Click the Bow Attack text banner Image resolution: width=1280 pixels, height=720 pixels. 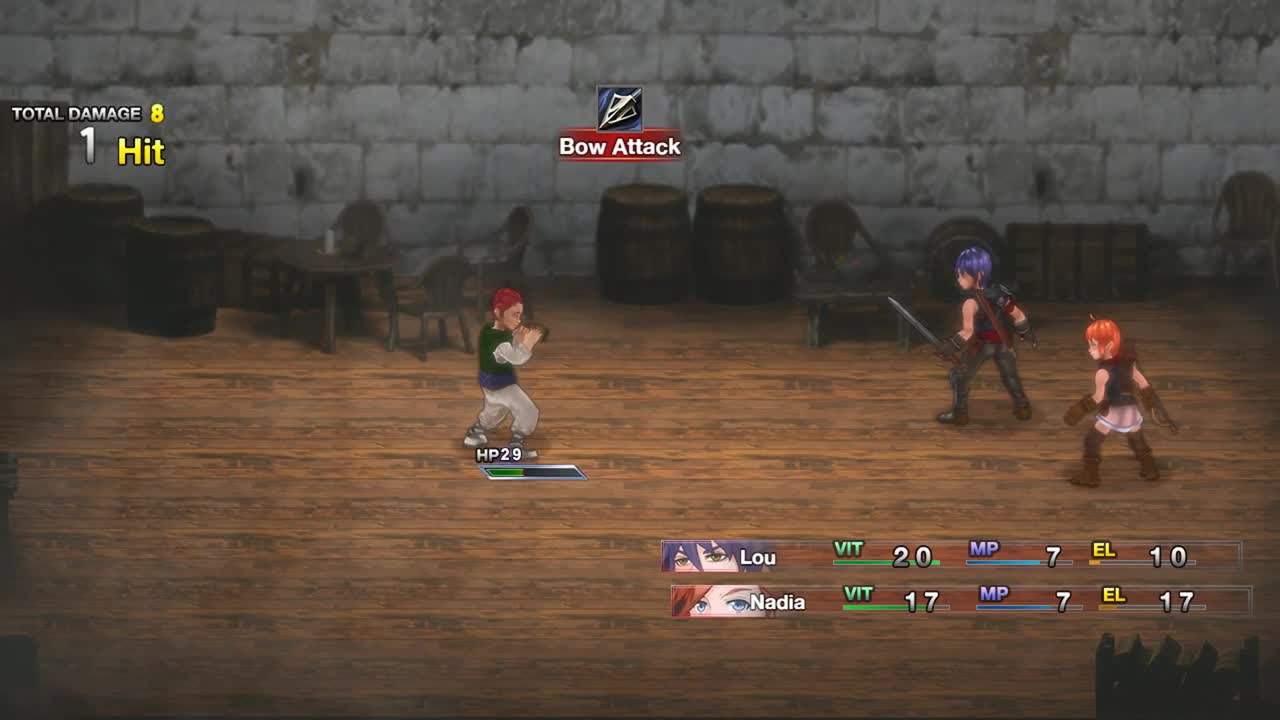click(618, 147)
